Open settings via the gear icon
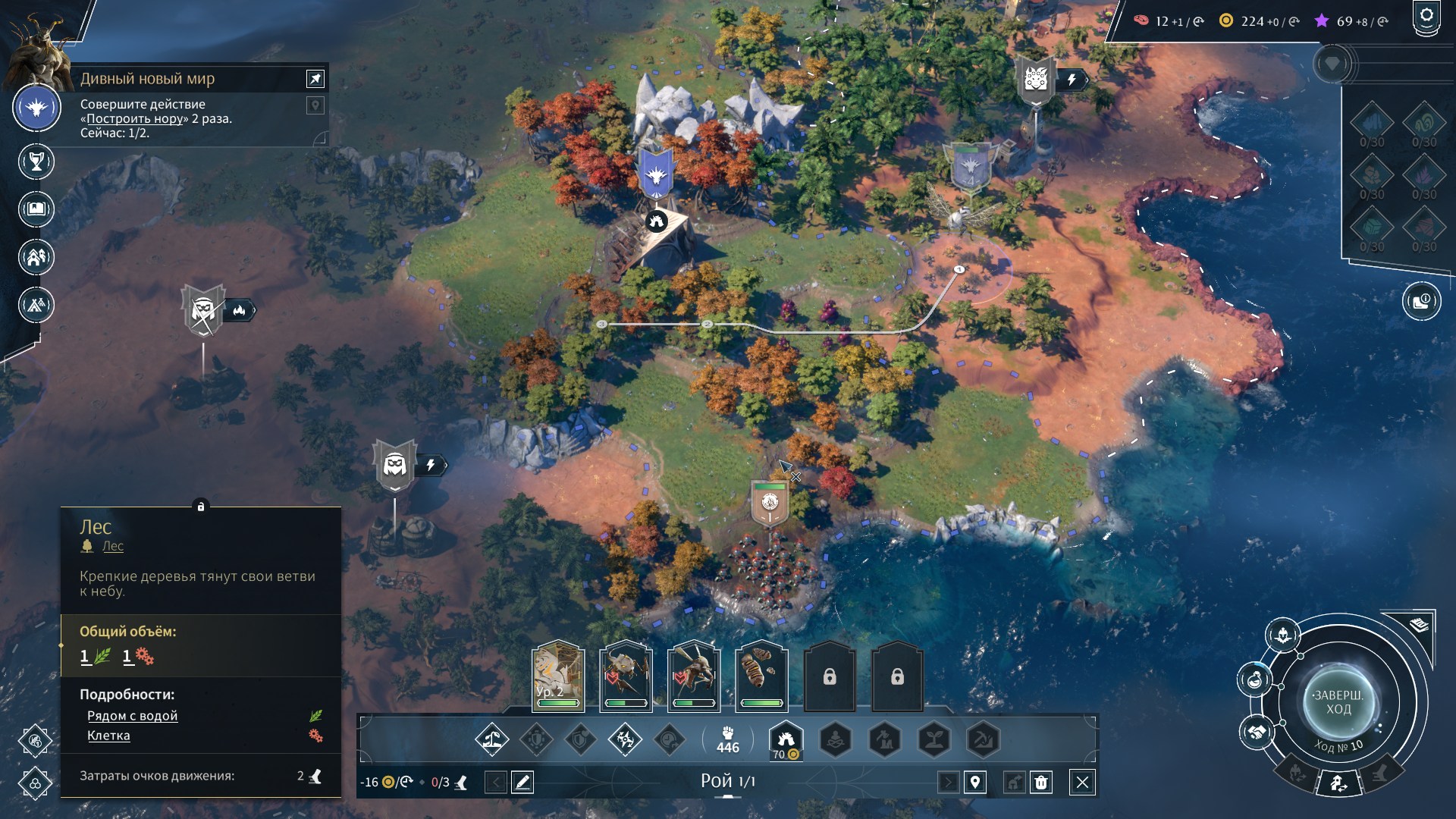Image resolution: width=1456 pixels, height=819 pixels. [x=1426, y=17]
